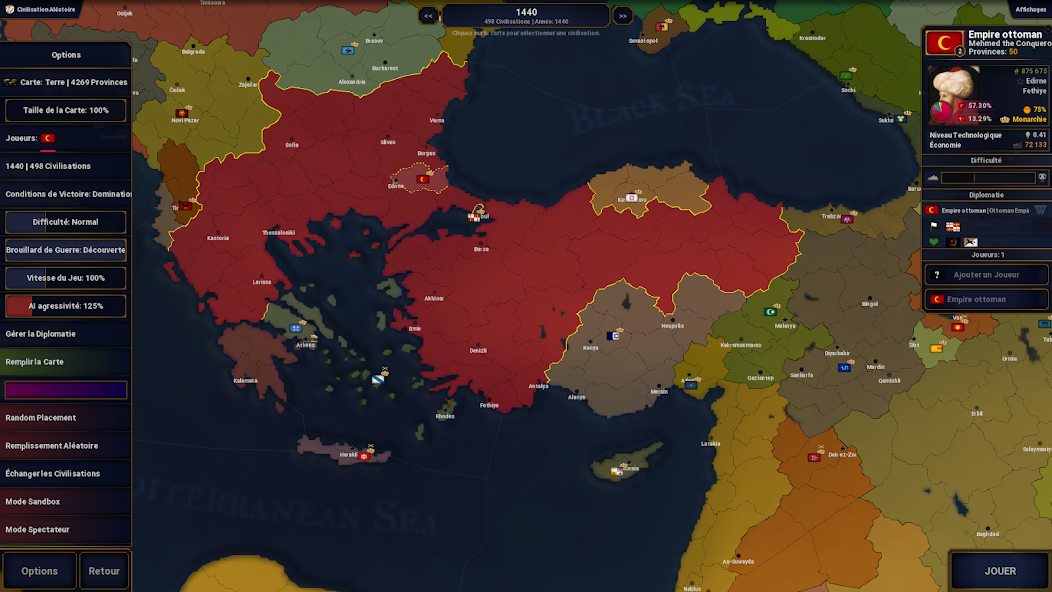Adjust AI agressivité: 125%

[66, 306]
